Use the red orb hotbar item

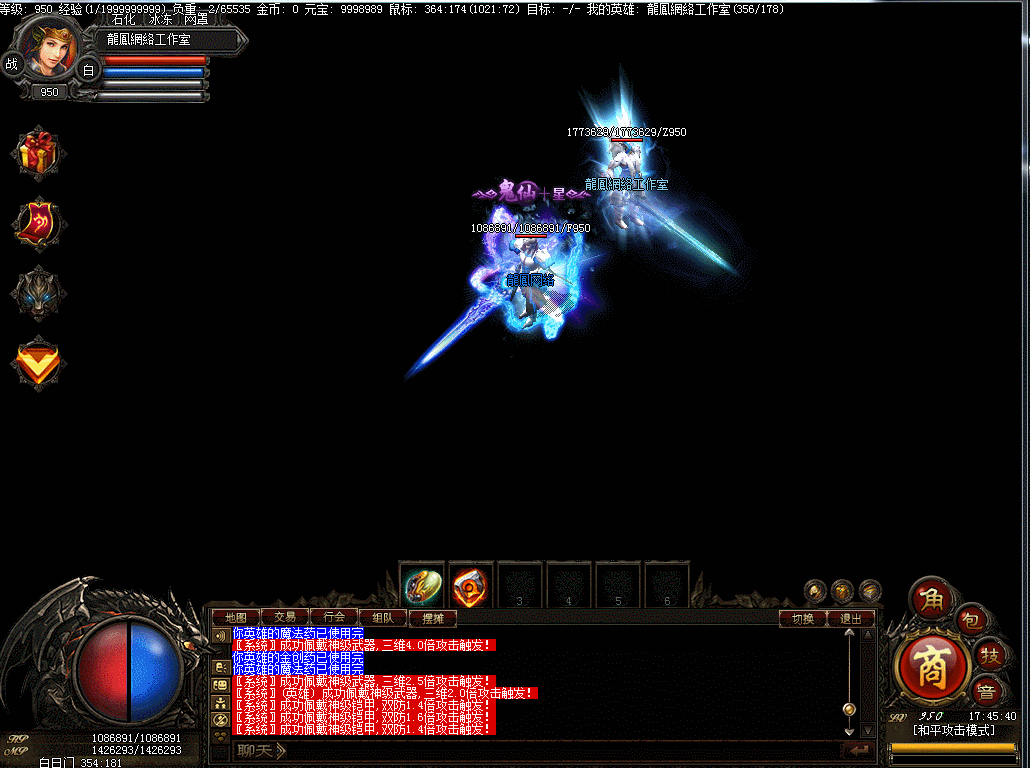point(471,586)
